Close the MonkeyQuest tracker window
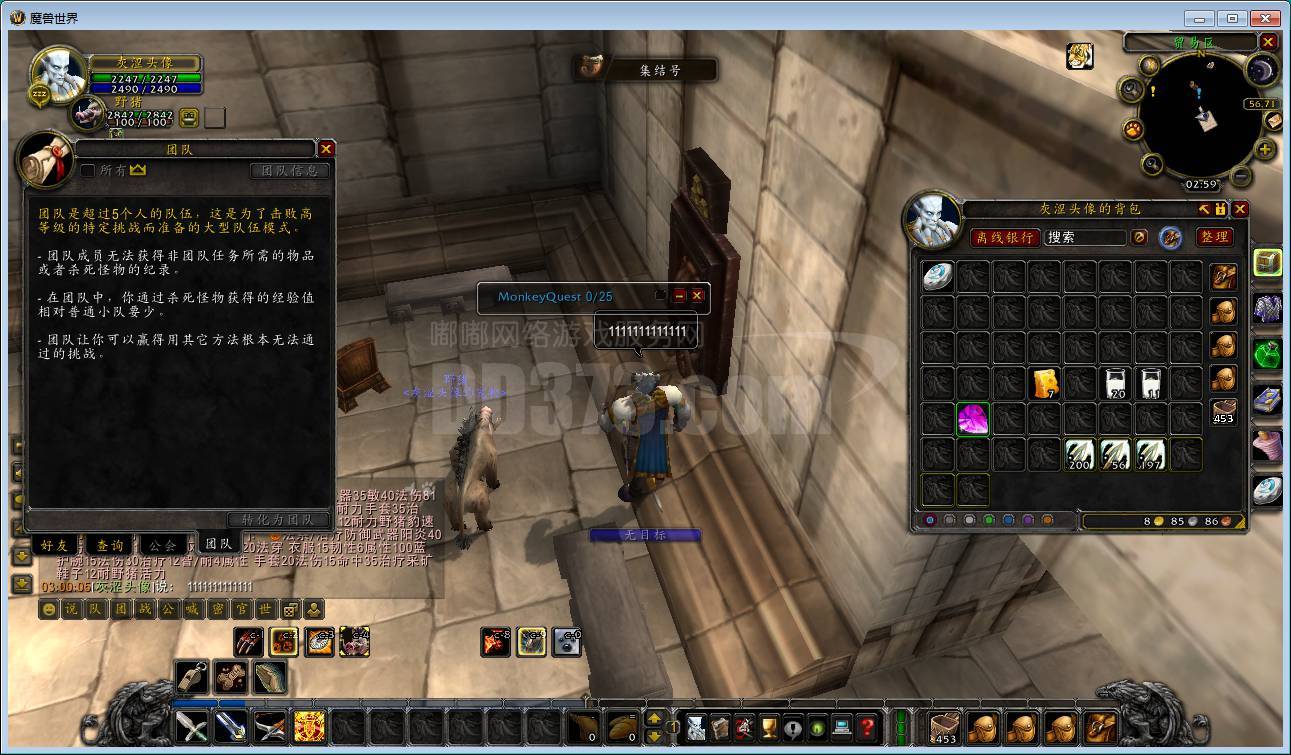Viewport: 1291px width, 755px height. tap(697, 296)
